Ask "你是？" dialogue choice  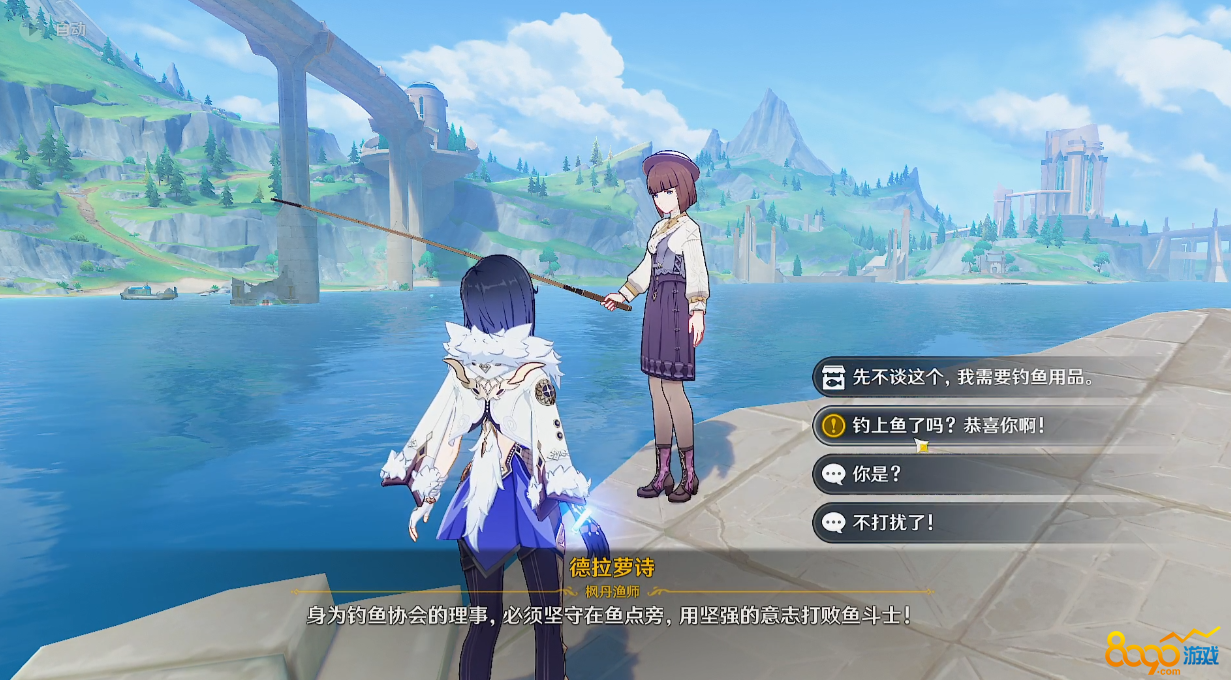click(x=878, y=474)
